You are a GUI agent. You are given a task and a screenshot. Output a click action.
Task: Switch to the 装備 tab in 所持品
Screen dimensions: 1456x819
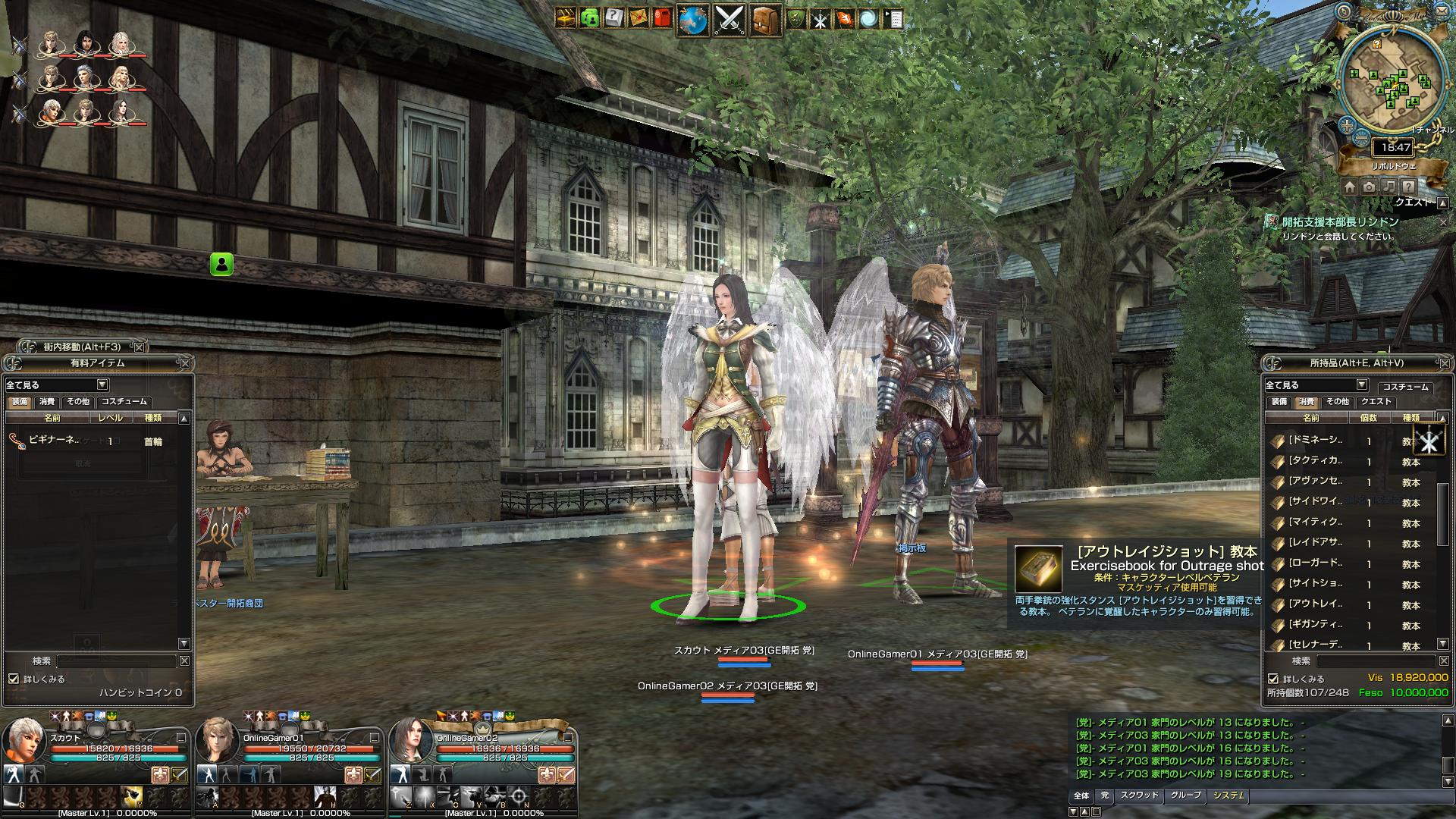tap(1279, 402)
